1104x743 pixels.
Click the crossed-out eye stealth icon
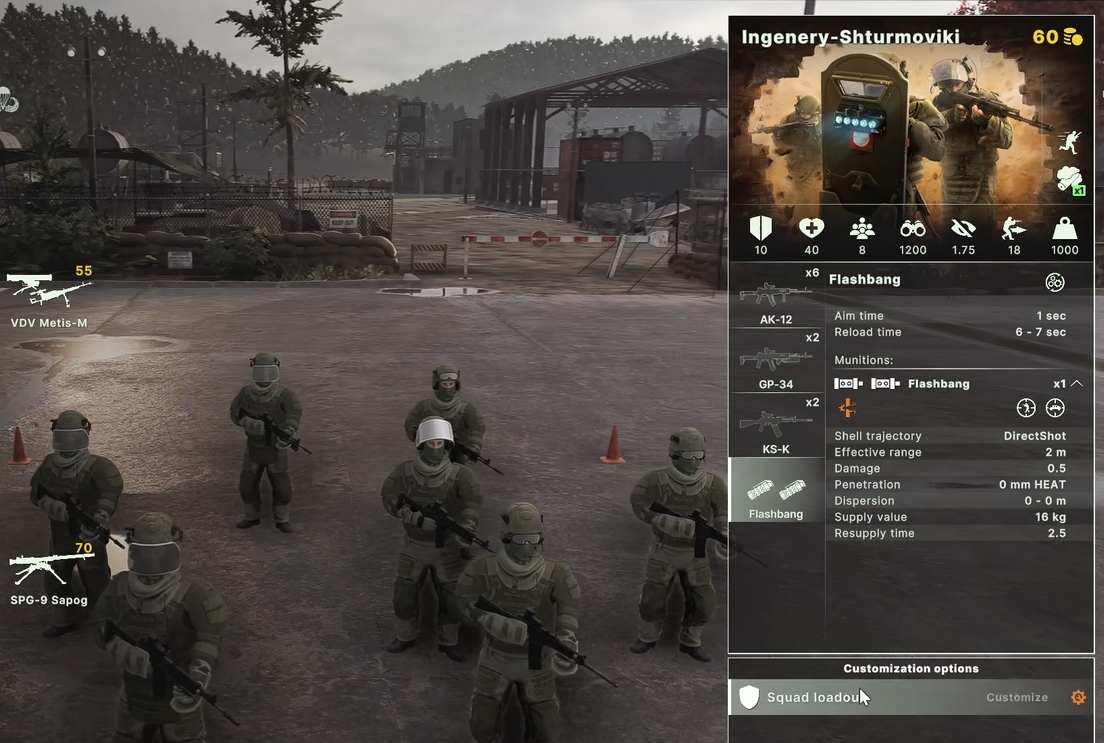pos(963,229)
